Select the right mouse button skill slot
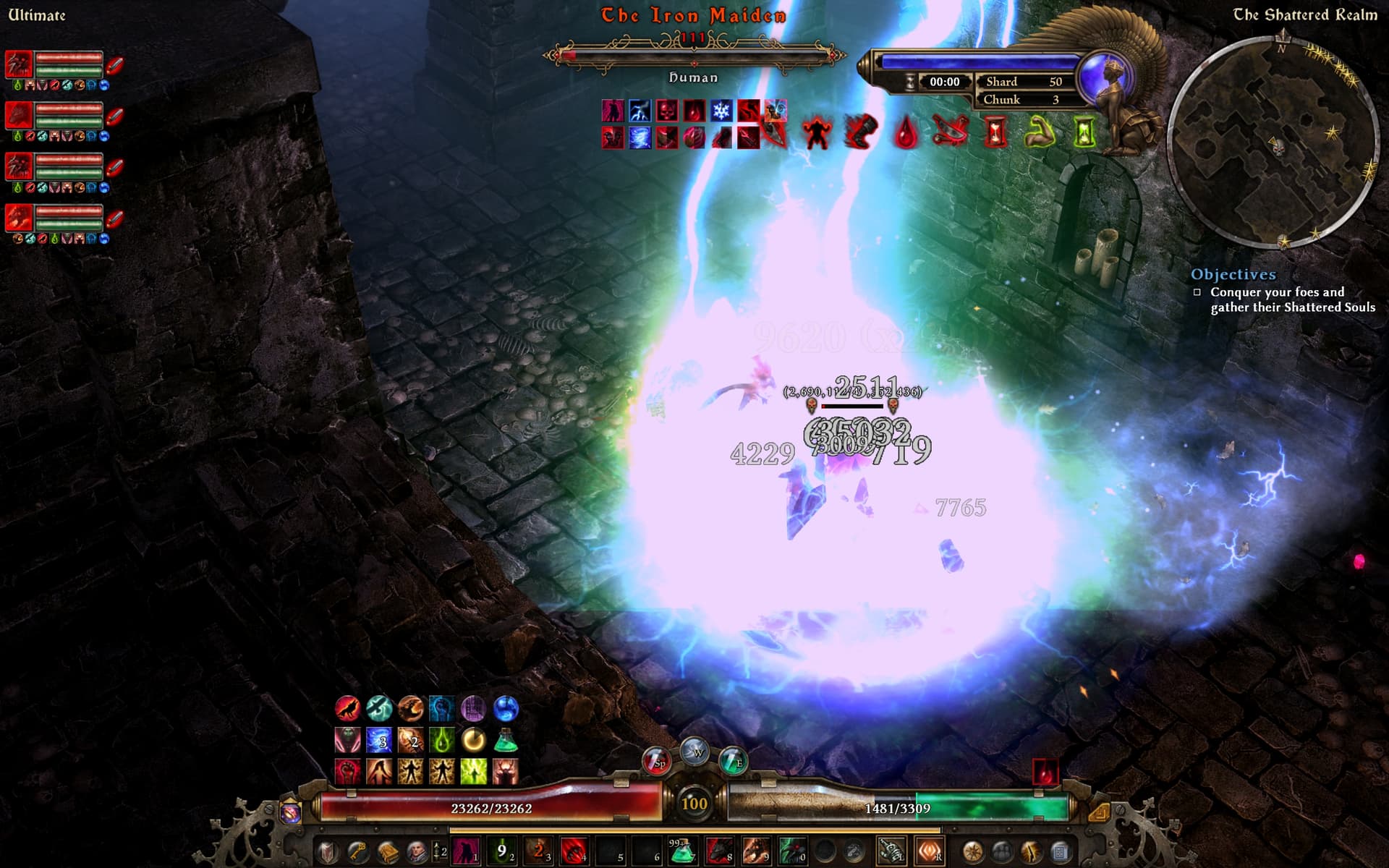 929,851
